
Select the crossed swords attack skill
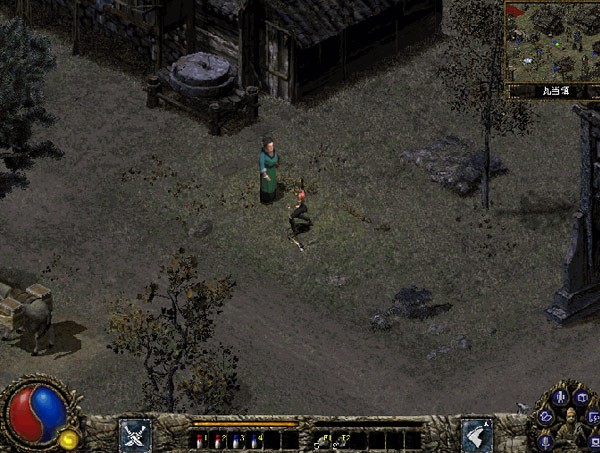click(135, 434)
